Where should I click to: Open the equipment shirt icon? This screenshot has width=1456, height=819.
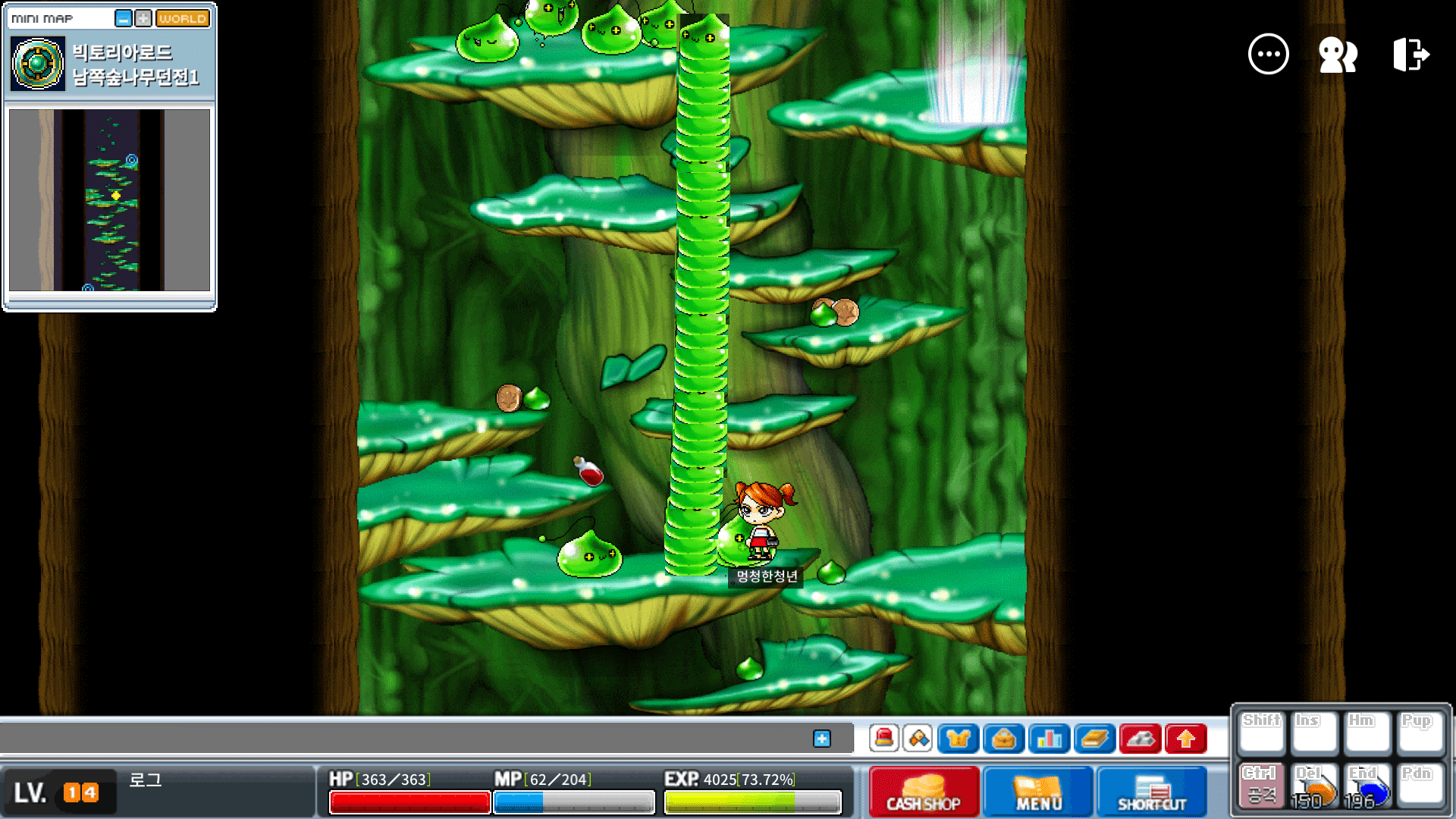[x=958, y=738]
